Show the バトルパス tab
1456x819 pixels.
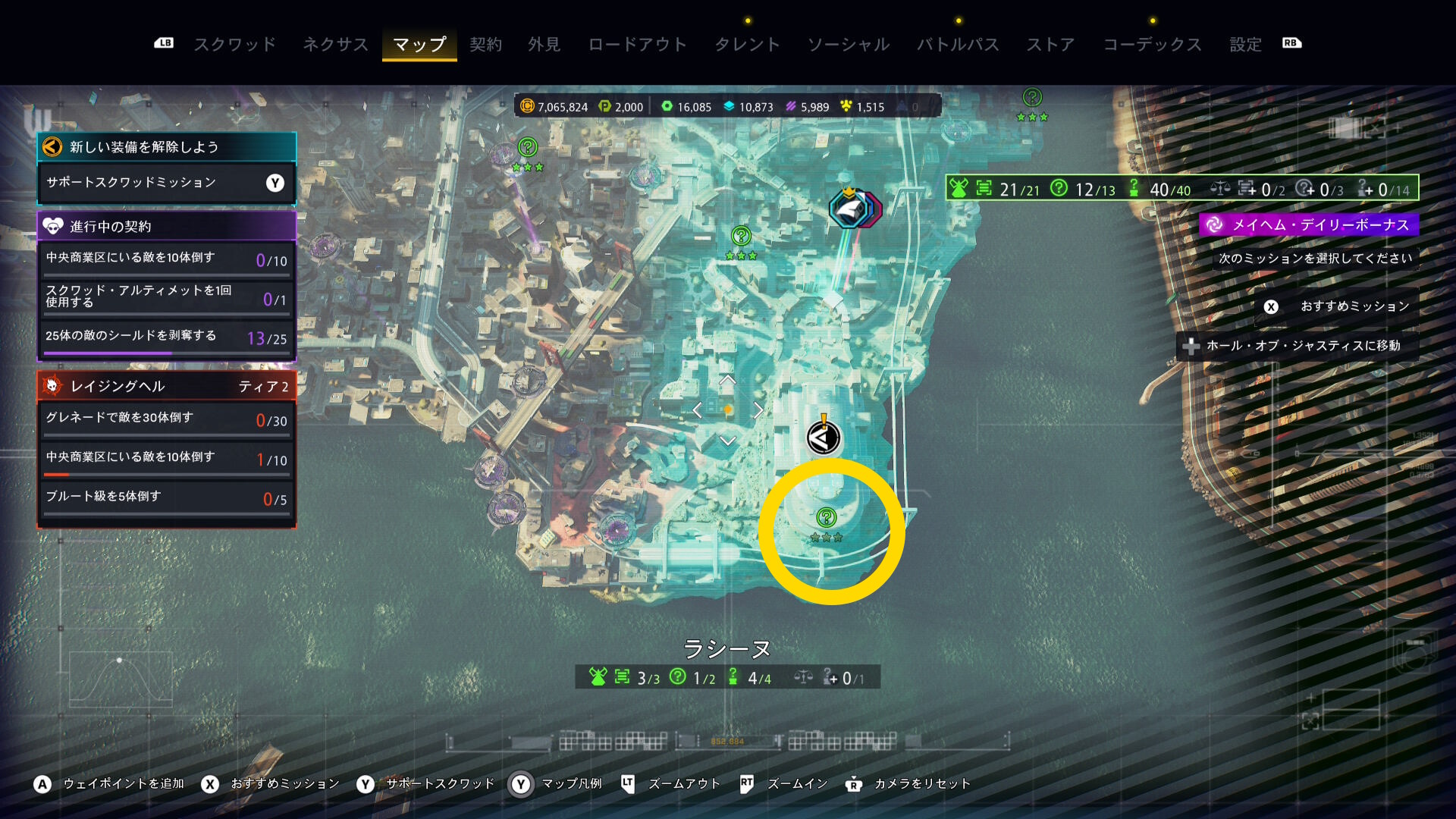958,44
